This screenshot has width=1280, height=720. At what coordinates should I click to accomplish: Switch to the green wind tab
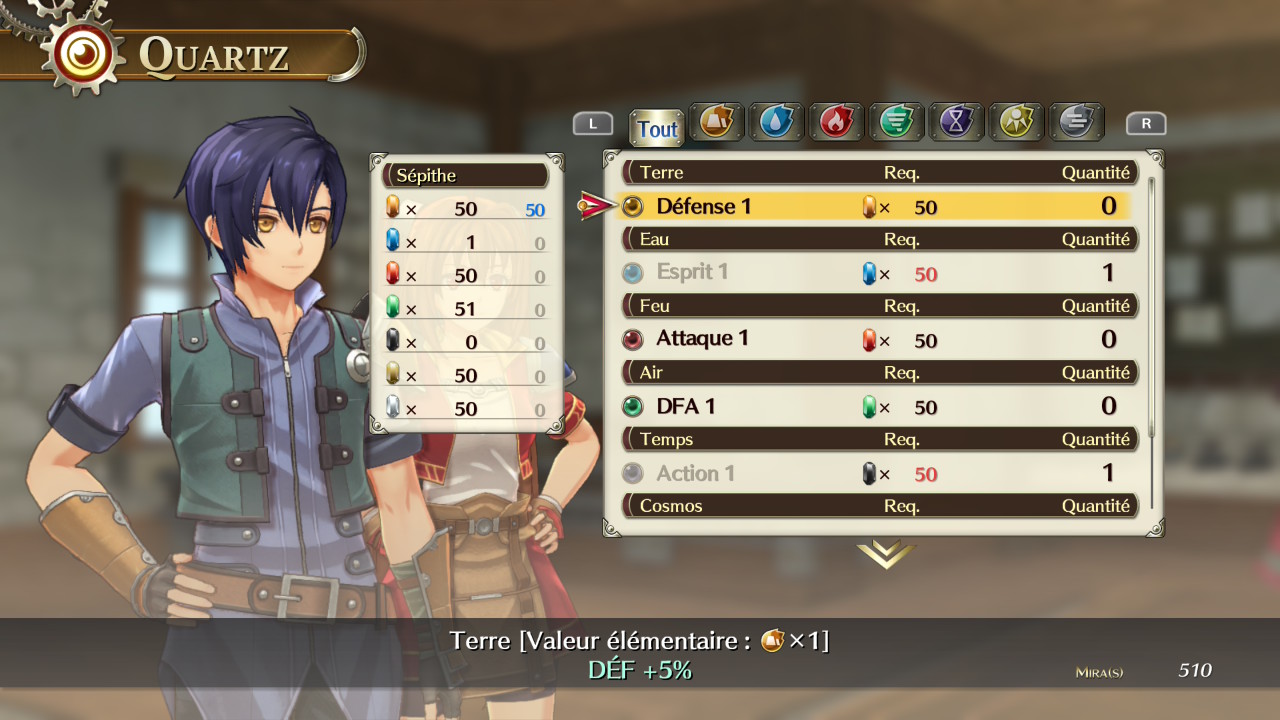coord(896,122)
